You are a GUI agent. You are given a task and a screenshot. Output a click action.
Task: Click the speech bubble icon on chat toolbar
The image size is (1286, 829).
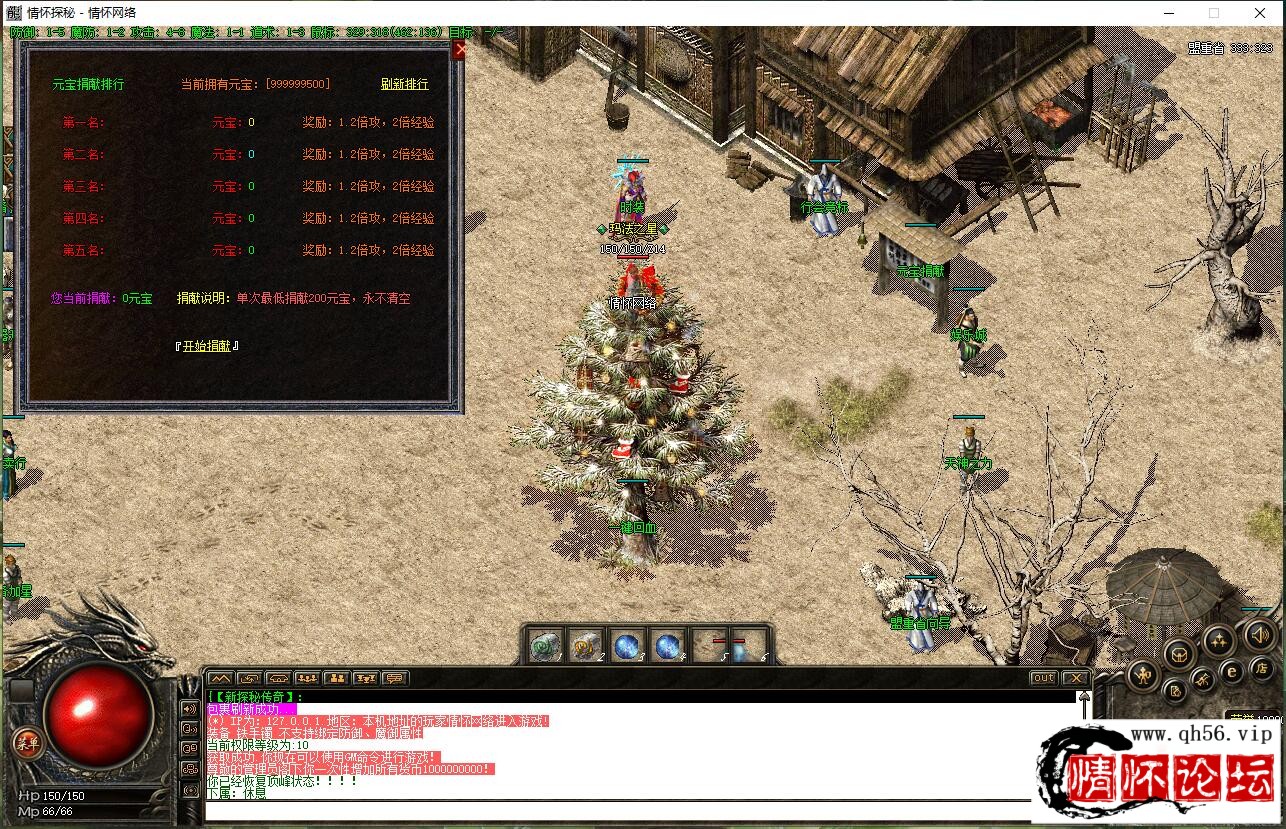point(395,678)
